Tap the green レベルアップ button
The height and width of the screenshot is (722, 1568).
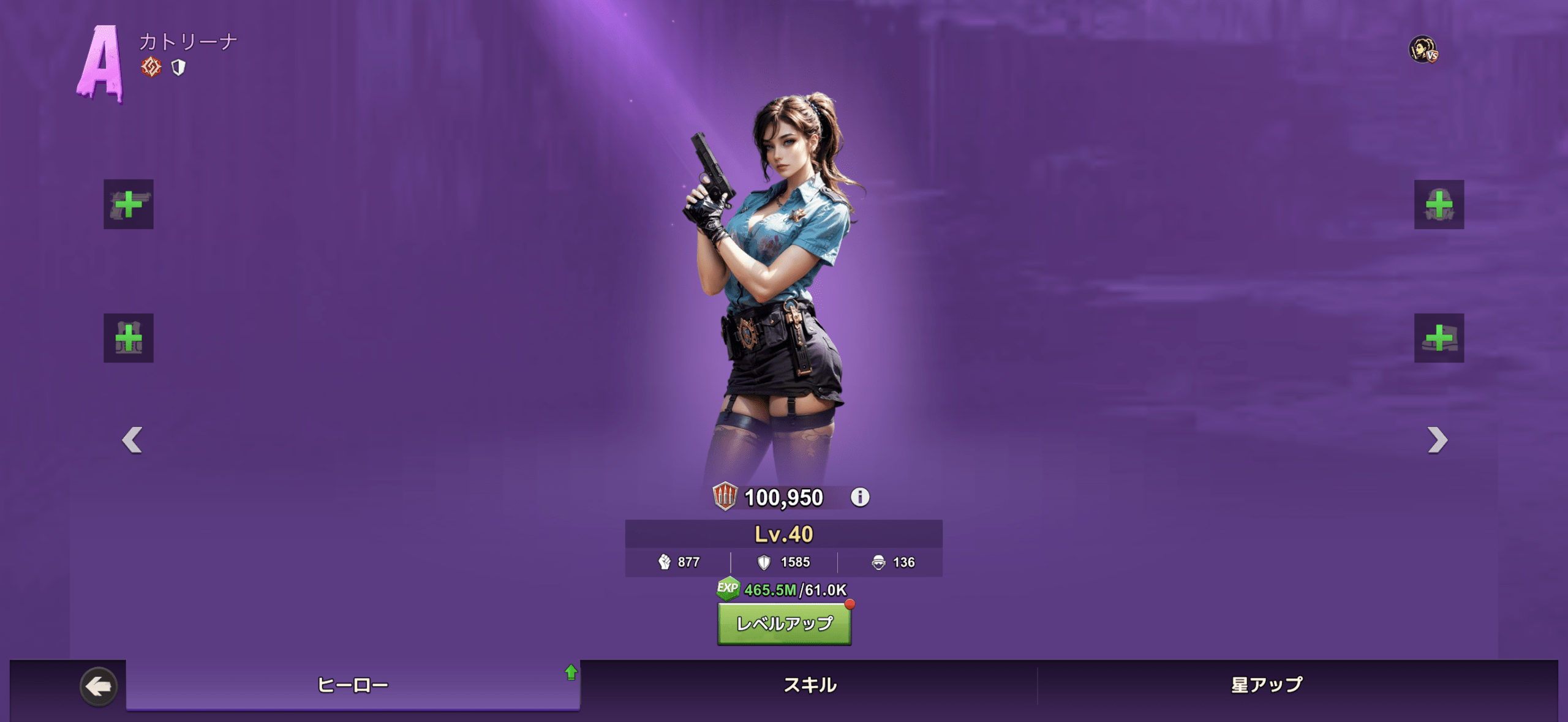point(784,623)
